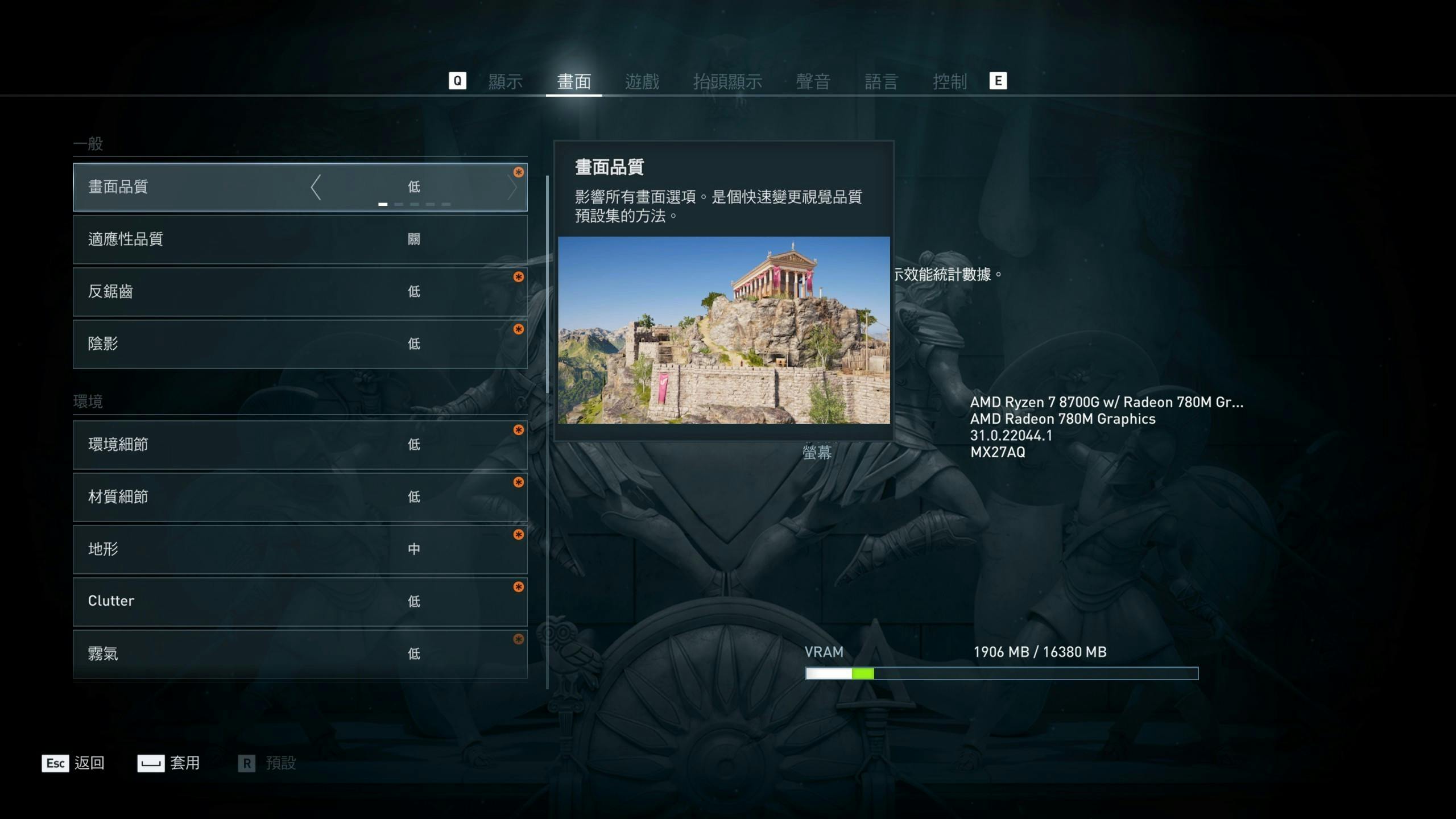1456x819 pixels.
Task: Open the 控制 tab
Action: (949, 81)
